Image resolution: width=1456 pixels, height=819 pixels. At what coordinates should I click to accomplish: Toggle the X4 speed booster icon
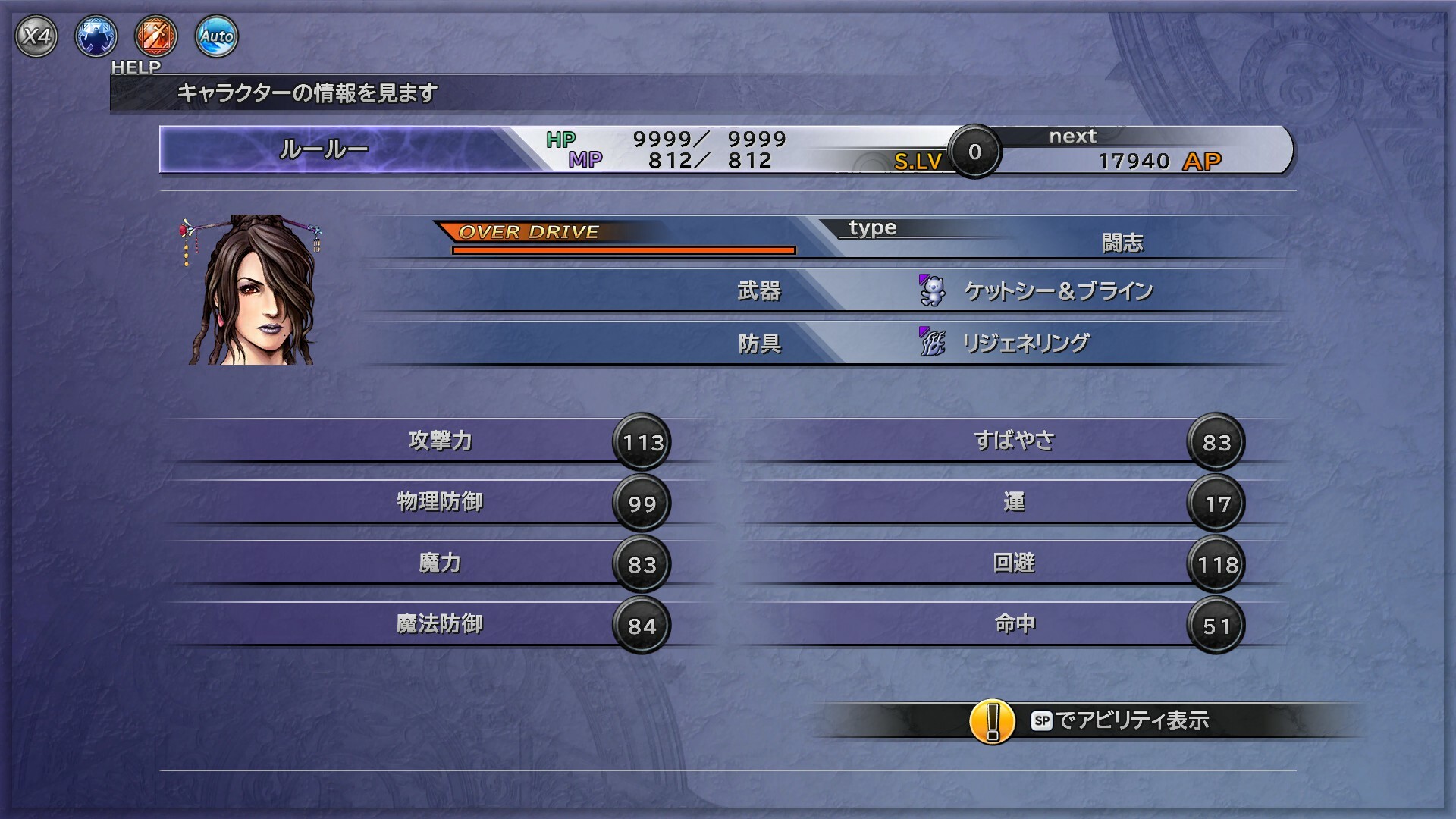click(36, 36)
